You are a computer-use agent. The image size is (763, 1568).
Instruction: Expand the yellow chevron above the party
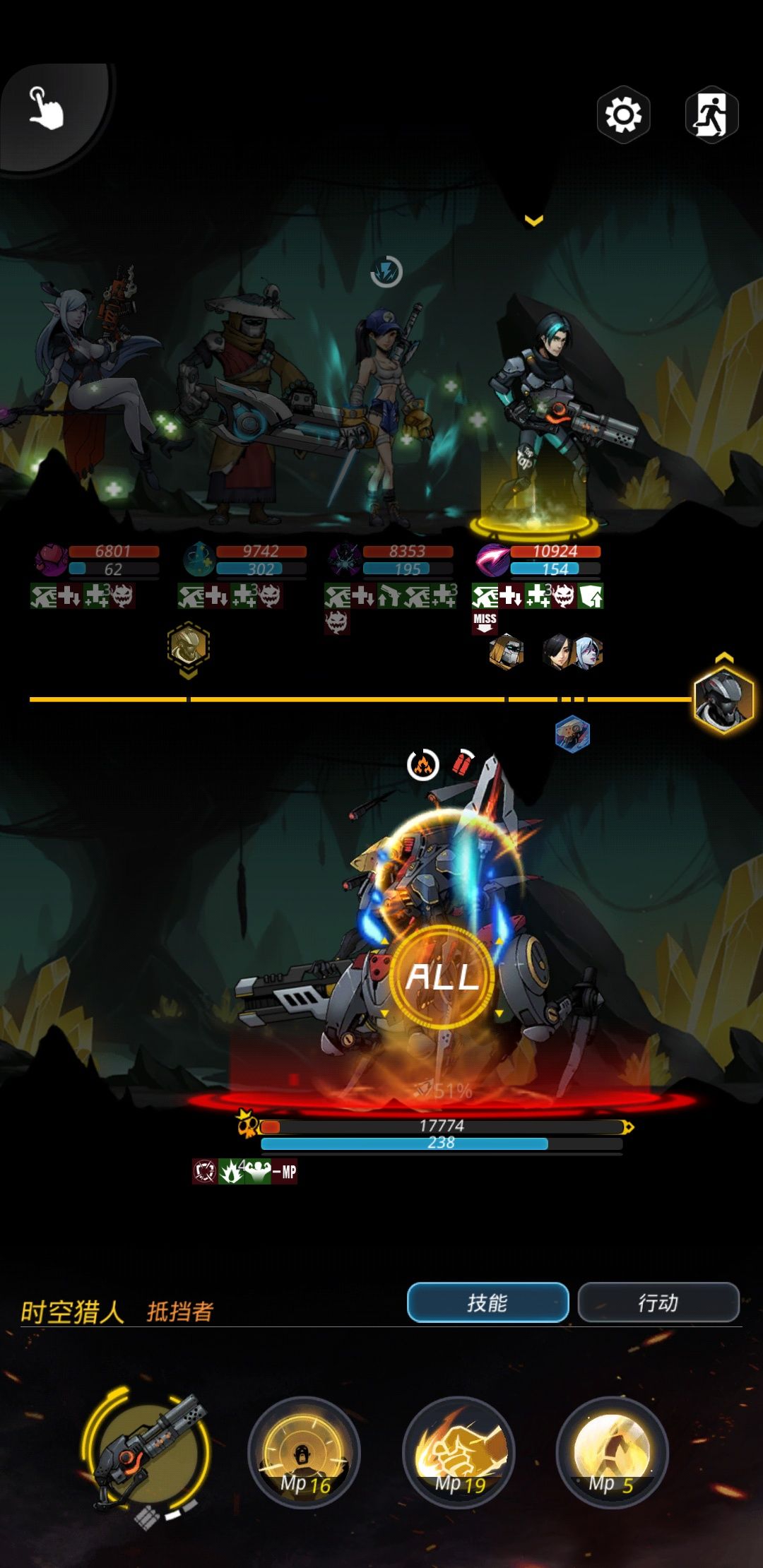534,220
